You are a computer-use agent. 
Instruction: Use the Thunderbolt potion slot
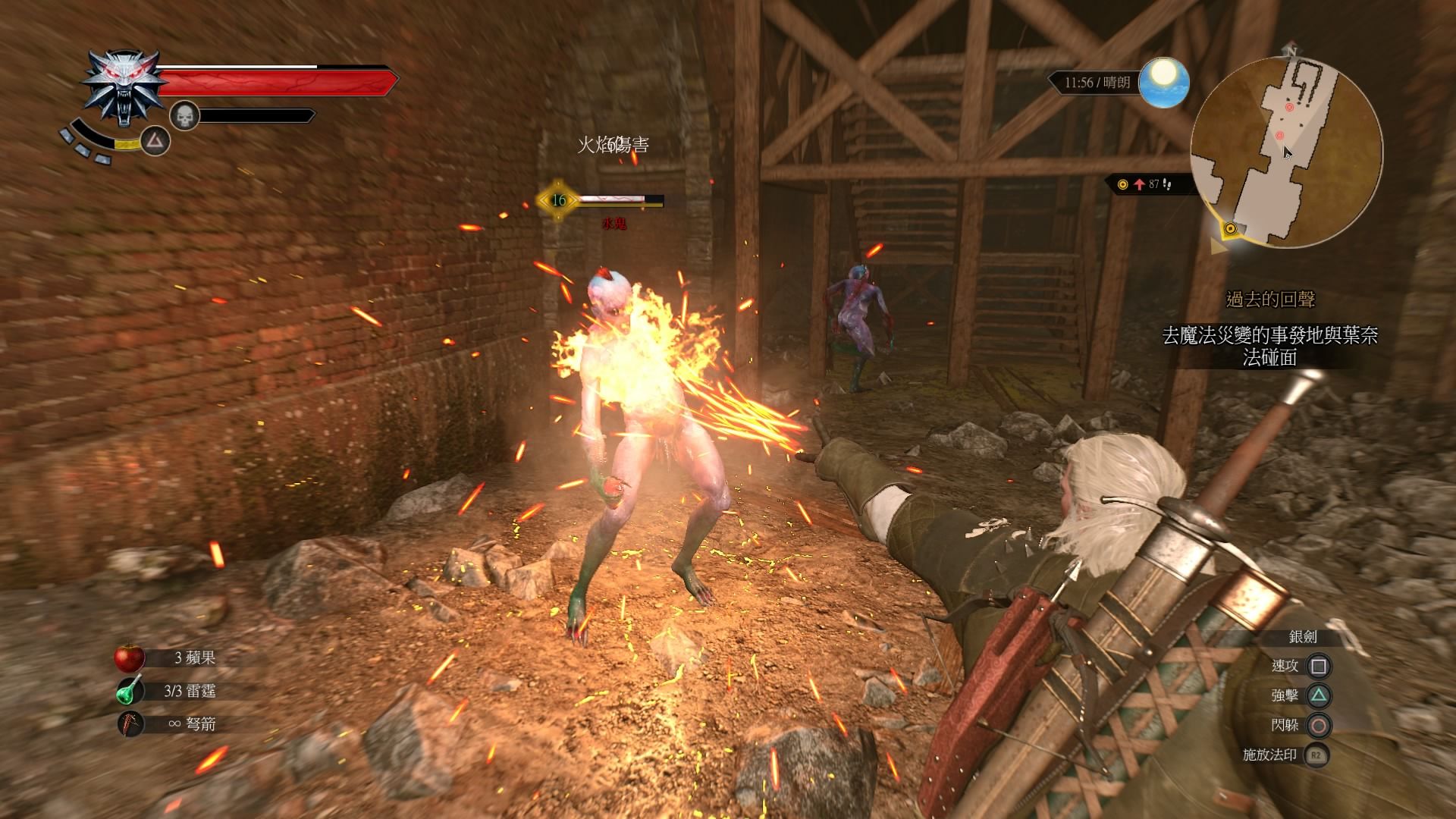pos(130,691)
